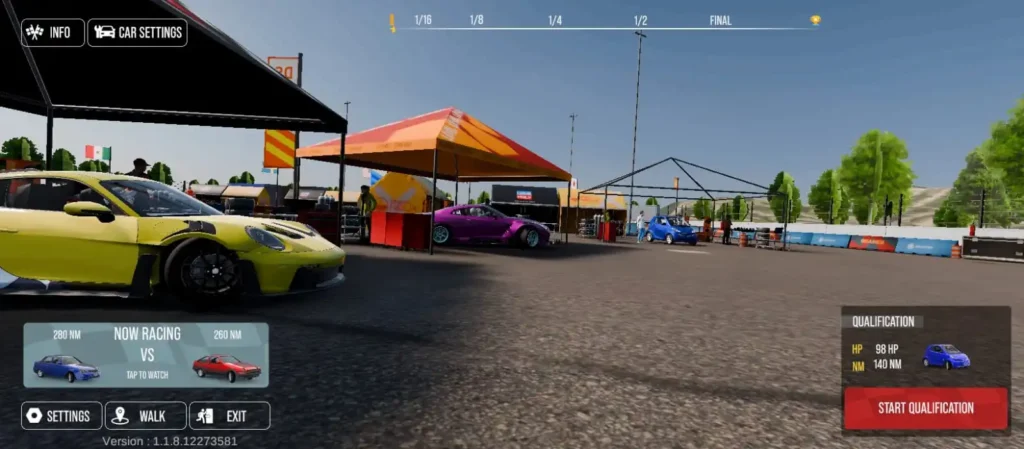Switch to Walk mode
Viewport: 1024px width, 449px height.
(x=146, y=415)
